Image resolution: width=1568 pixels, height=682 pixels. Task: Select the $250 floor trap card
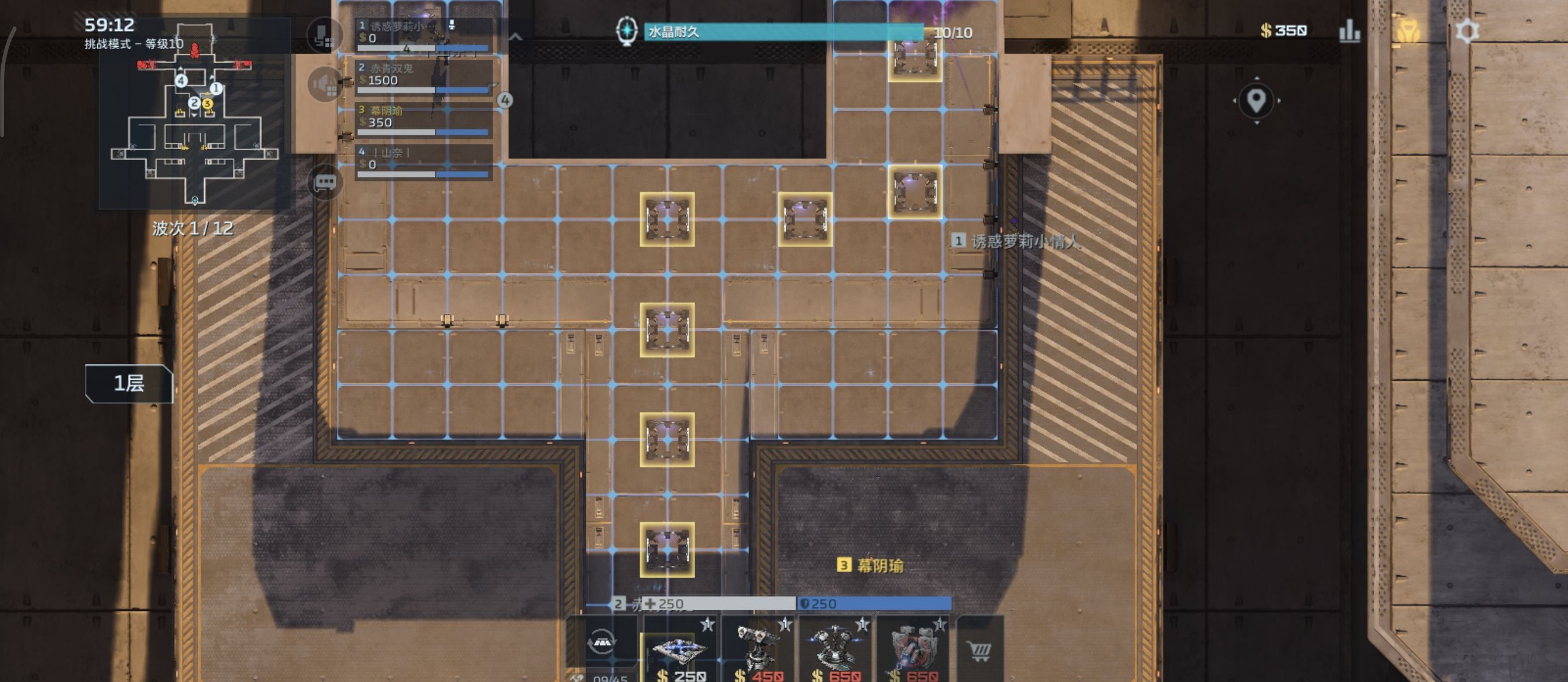tap(680, 651)
